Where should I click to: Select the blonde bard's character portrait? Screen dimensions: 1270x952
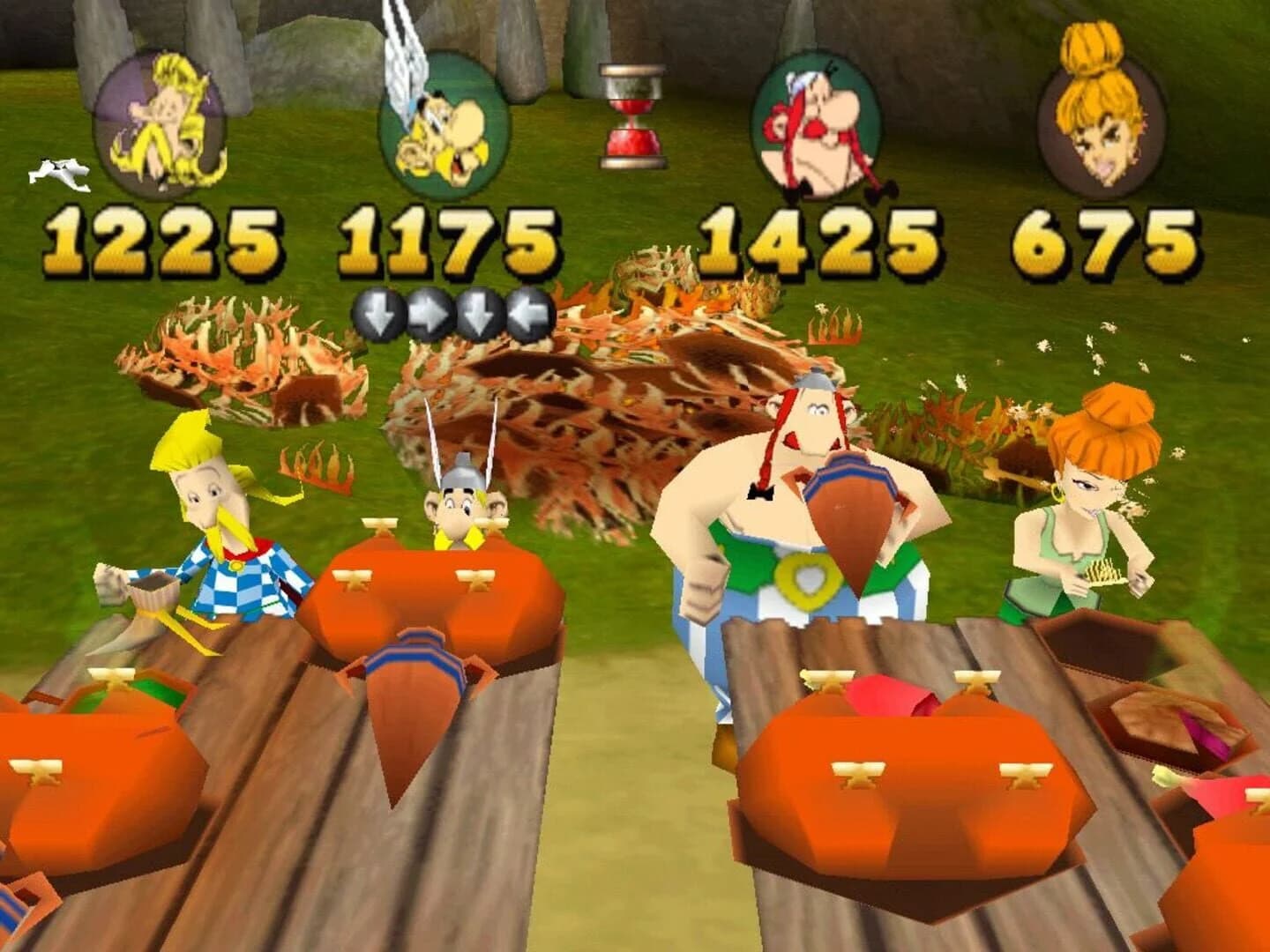tap(161, 119)
